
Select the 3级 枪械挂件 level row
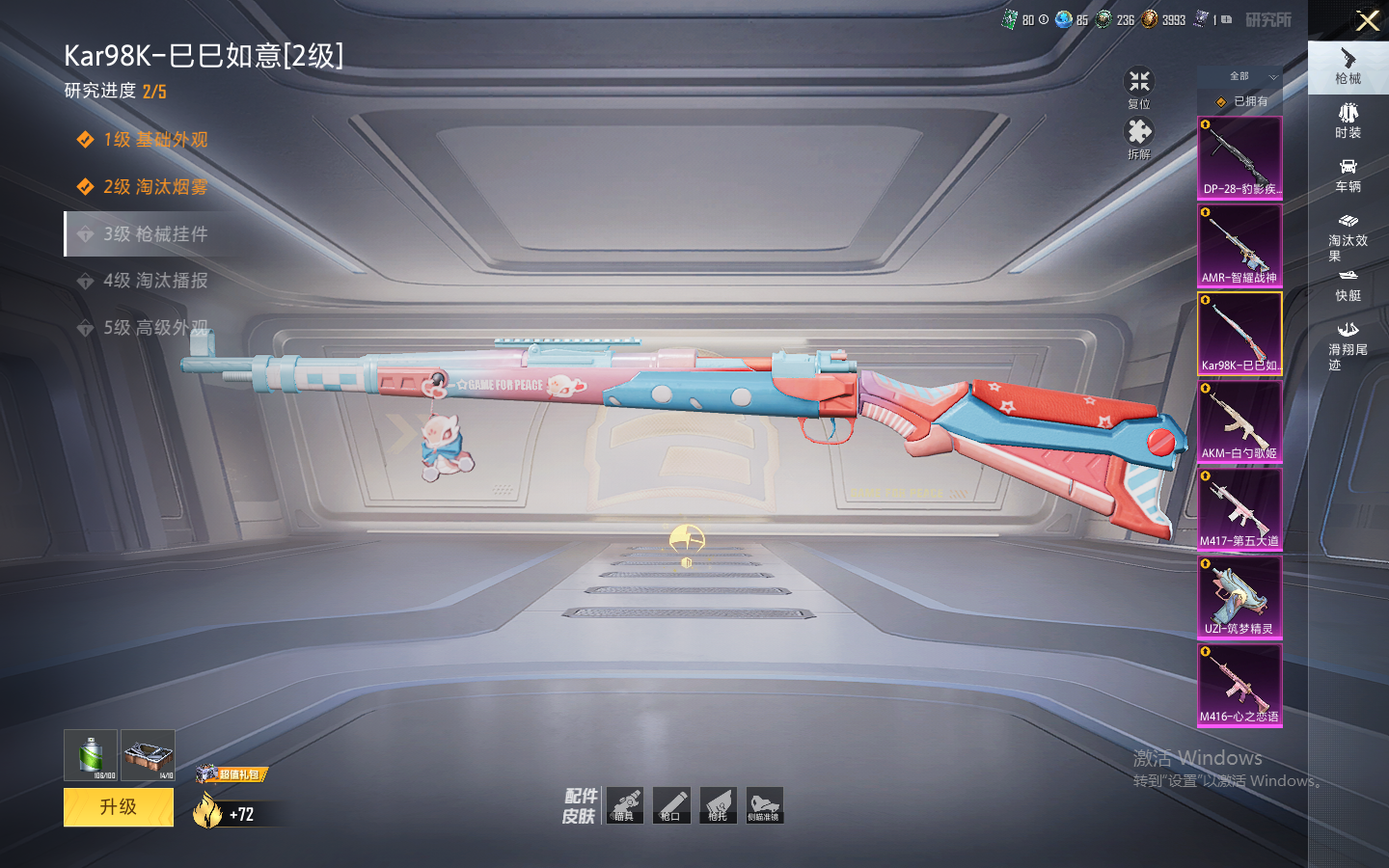(x=154, y=234)
